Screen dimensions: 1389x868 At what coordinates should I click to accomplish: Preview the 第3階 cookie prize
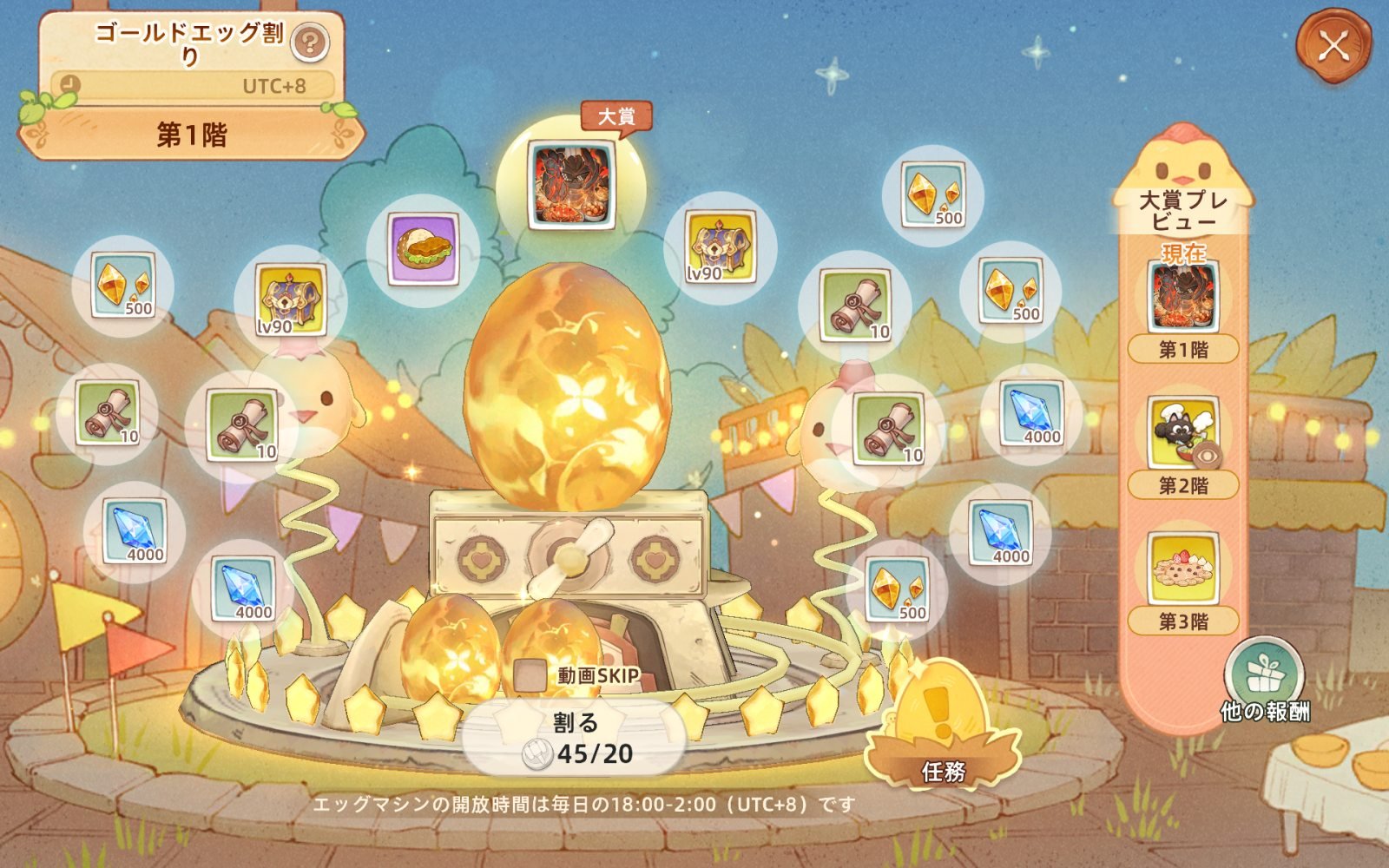click(1183, 569)
